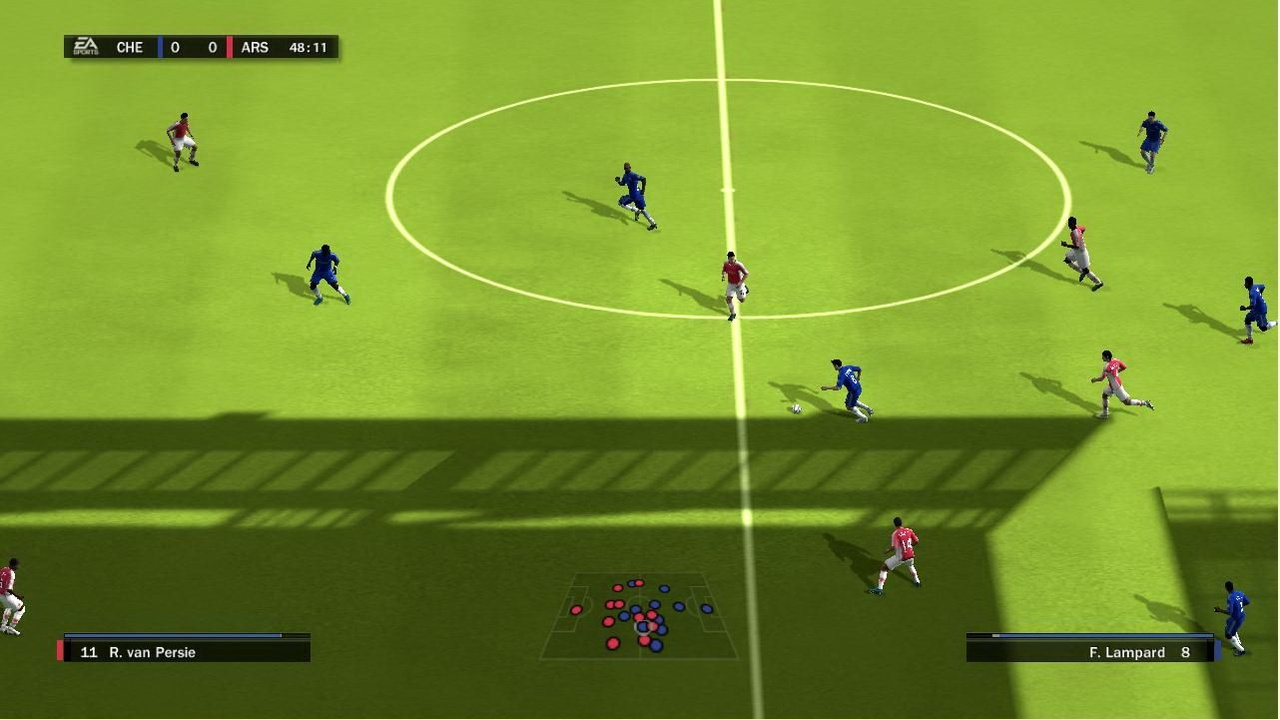The width and height of the screenshot is (1280, 720).
Task: Click the jersey number 11 label
Action: click(90, 652)
